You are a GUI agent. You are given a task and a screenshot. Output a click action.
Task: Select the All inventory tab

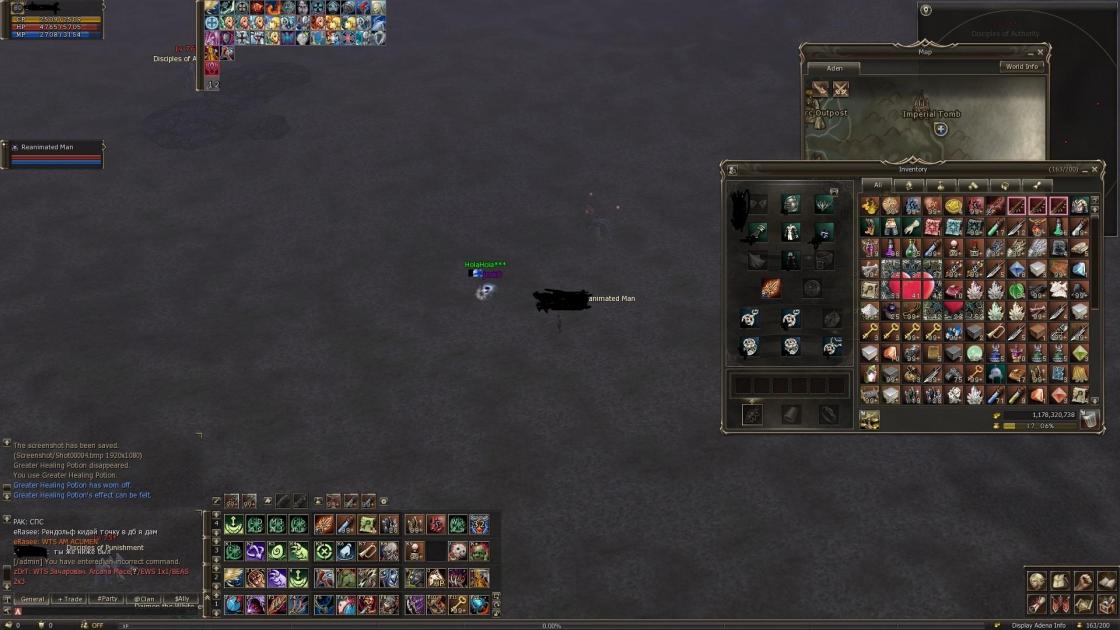point(877,185)
